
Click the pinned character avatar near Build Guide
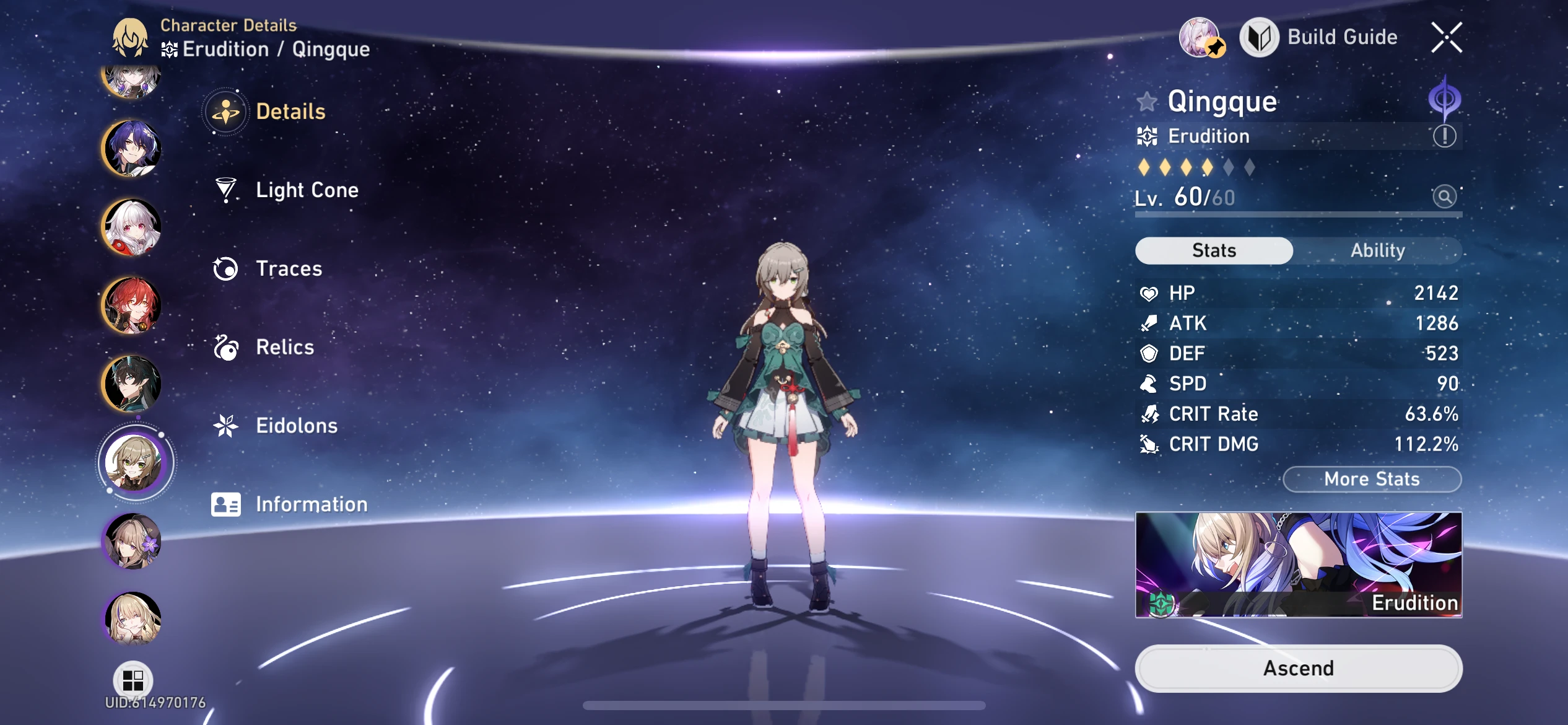[x=1201, y=37]
